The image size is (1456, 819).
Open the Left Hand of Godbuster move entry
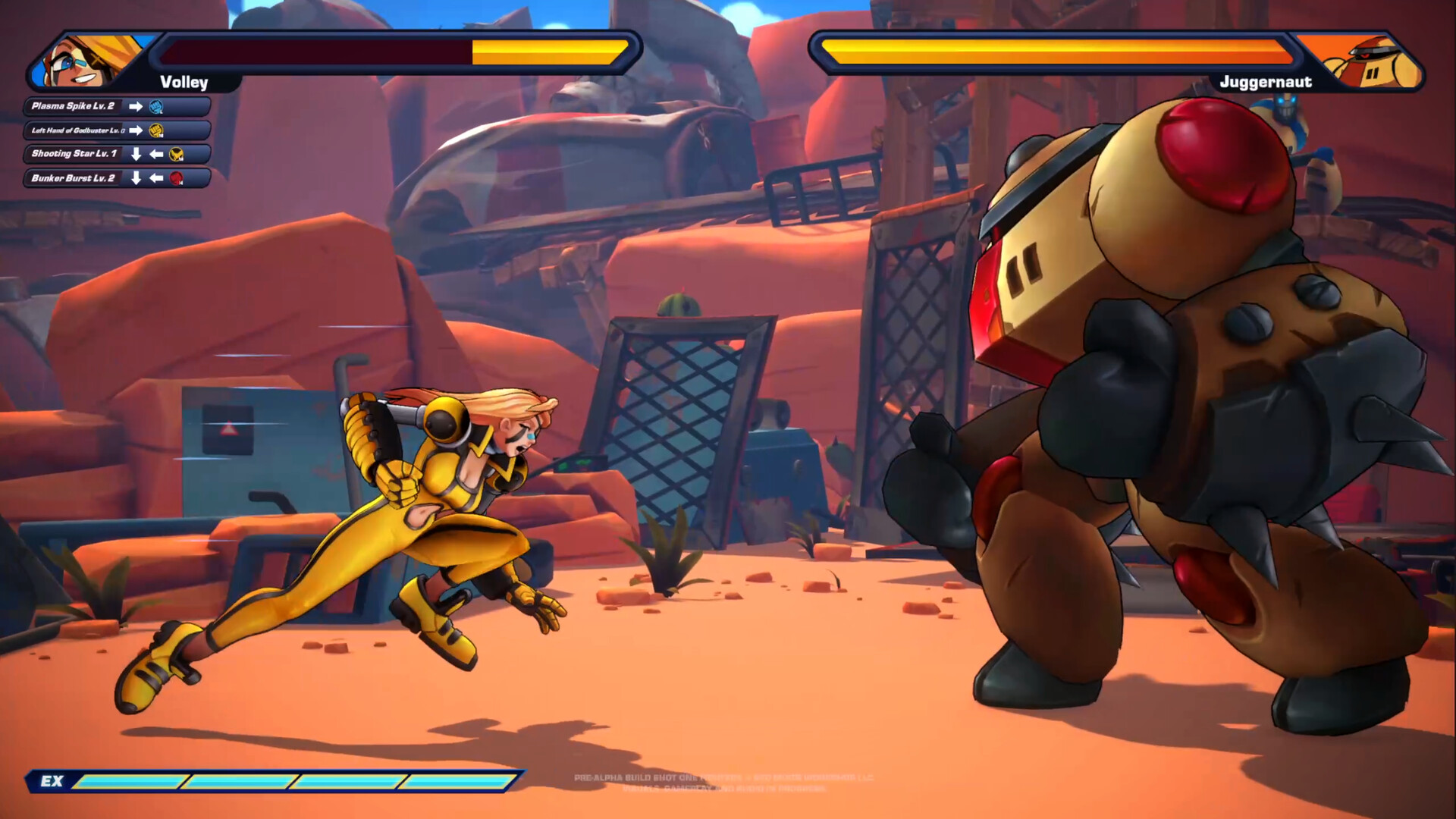click(x=76, y=130)
